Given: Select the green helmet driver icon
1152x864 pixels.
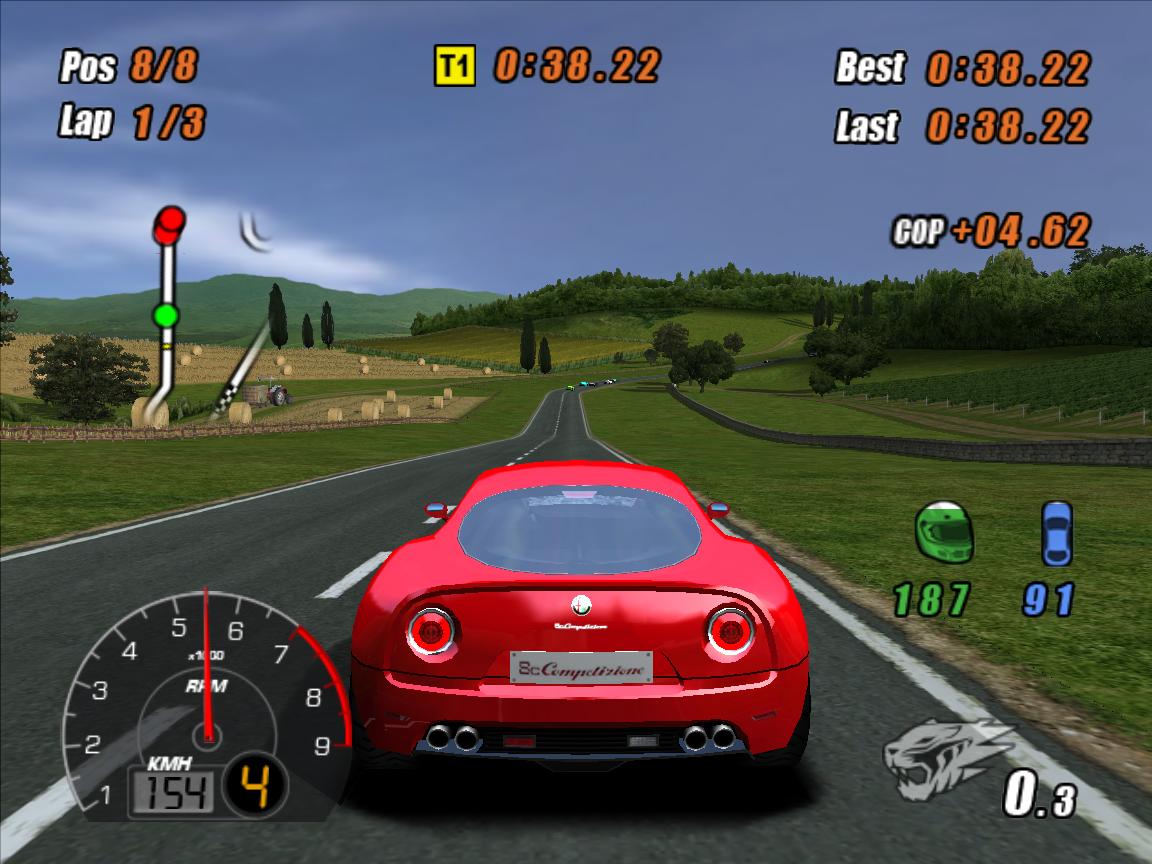Looking at the screenshot, I should [x=944, y=533].
